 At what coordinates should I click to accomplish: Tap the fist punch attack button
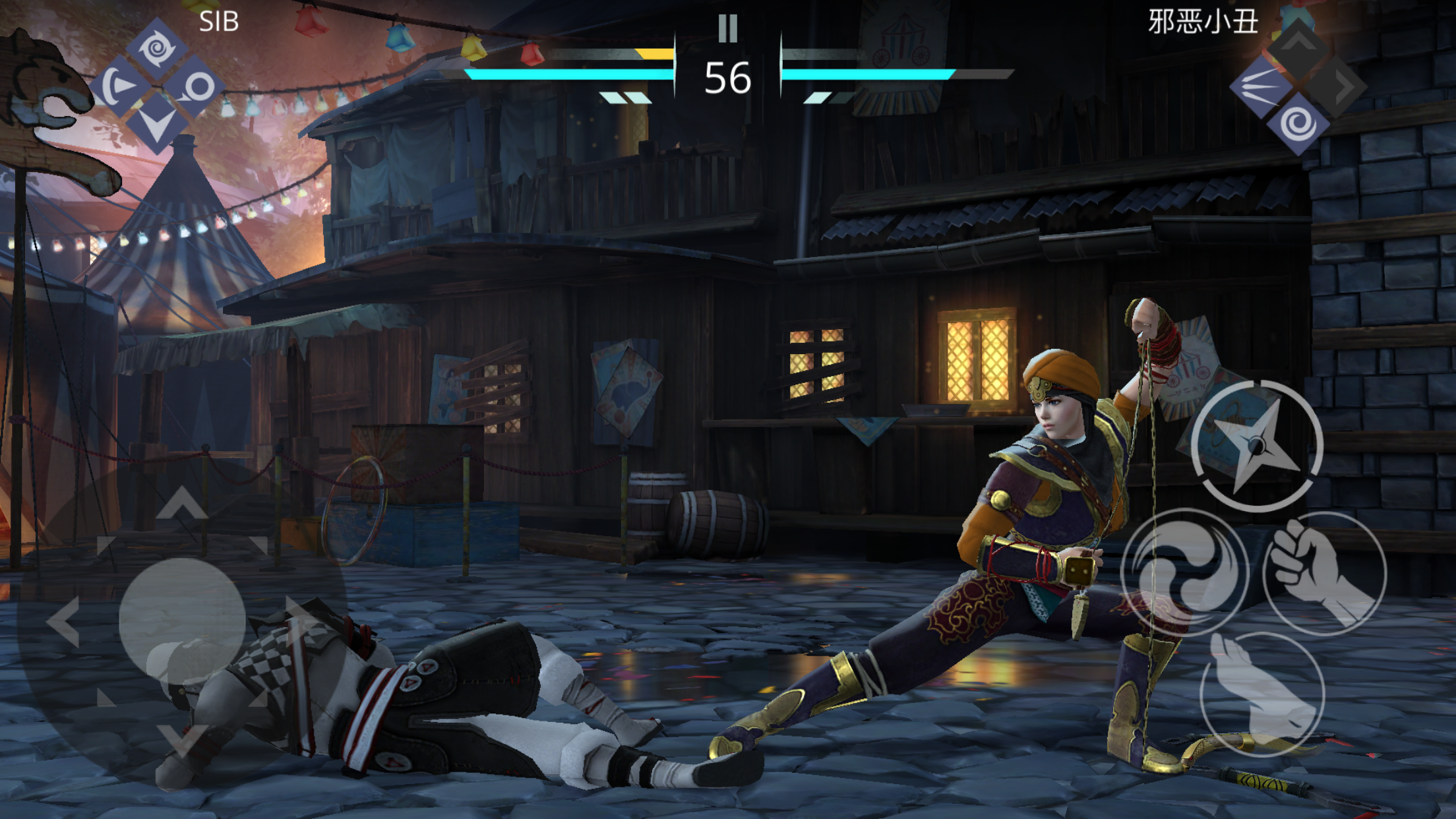click(1324, 572)
